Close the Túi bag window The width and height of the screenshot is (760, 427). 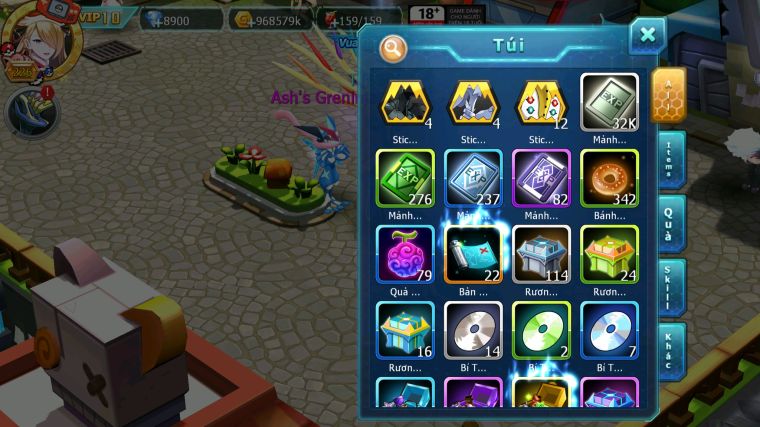tap(647, 36)
